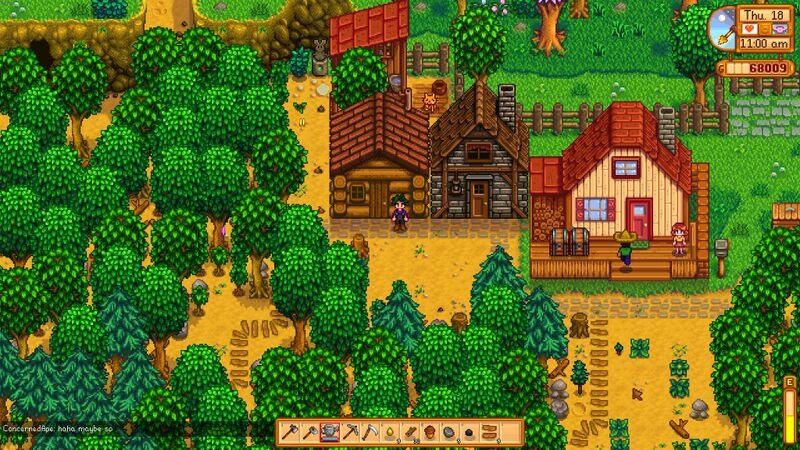Select the acorn slot
Image resolution: width=800 pixels, height=450 pixels.
[x=429, y=432]
